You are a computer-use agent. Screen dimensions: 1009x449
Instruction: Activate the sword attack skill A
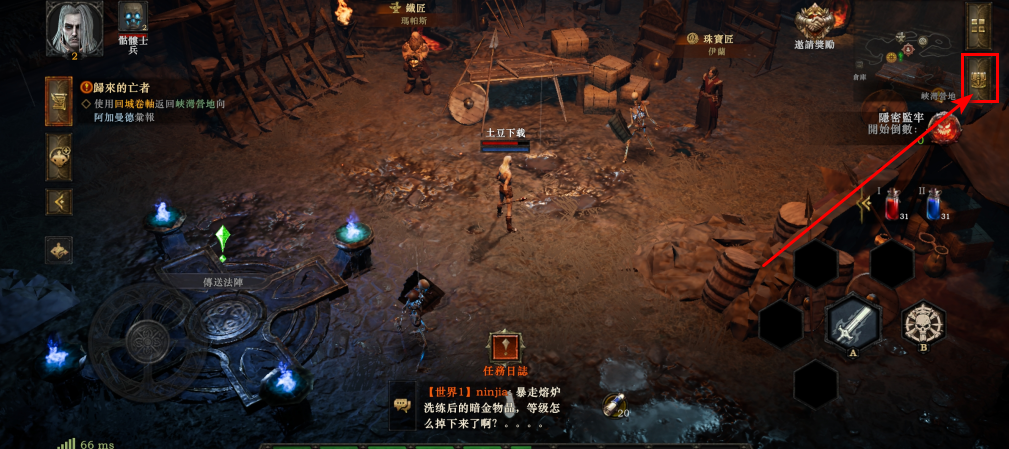[854, 324]
